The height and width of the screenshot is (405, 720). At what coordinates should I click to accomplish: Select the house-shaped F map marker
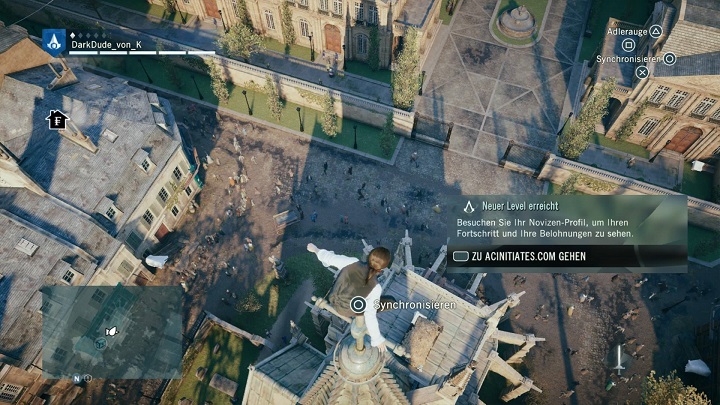click(56, 120)
